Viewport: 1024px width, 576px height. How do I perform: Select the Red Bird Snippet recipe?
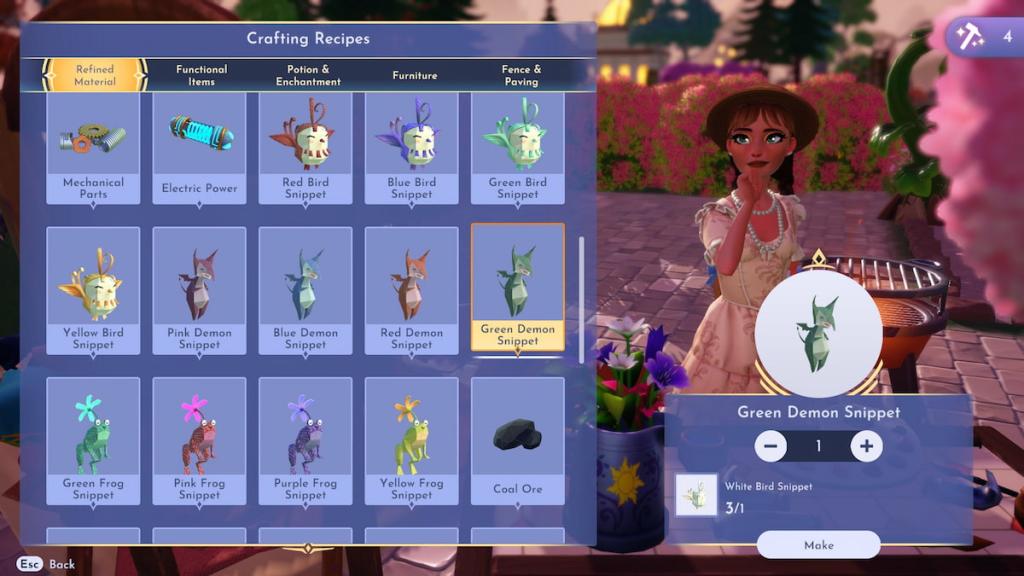pos(306,148)
